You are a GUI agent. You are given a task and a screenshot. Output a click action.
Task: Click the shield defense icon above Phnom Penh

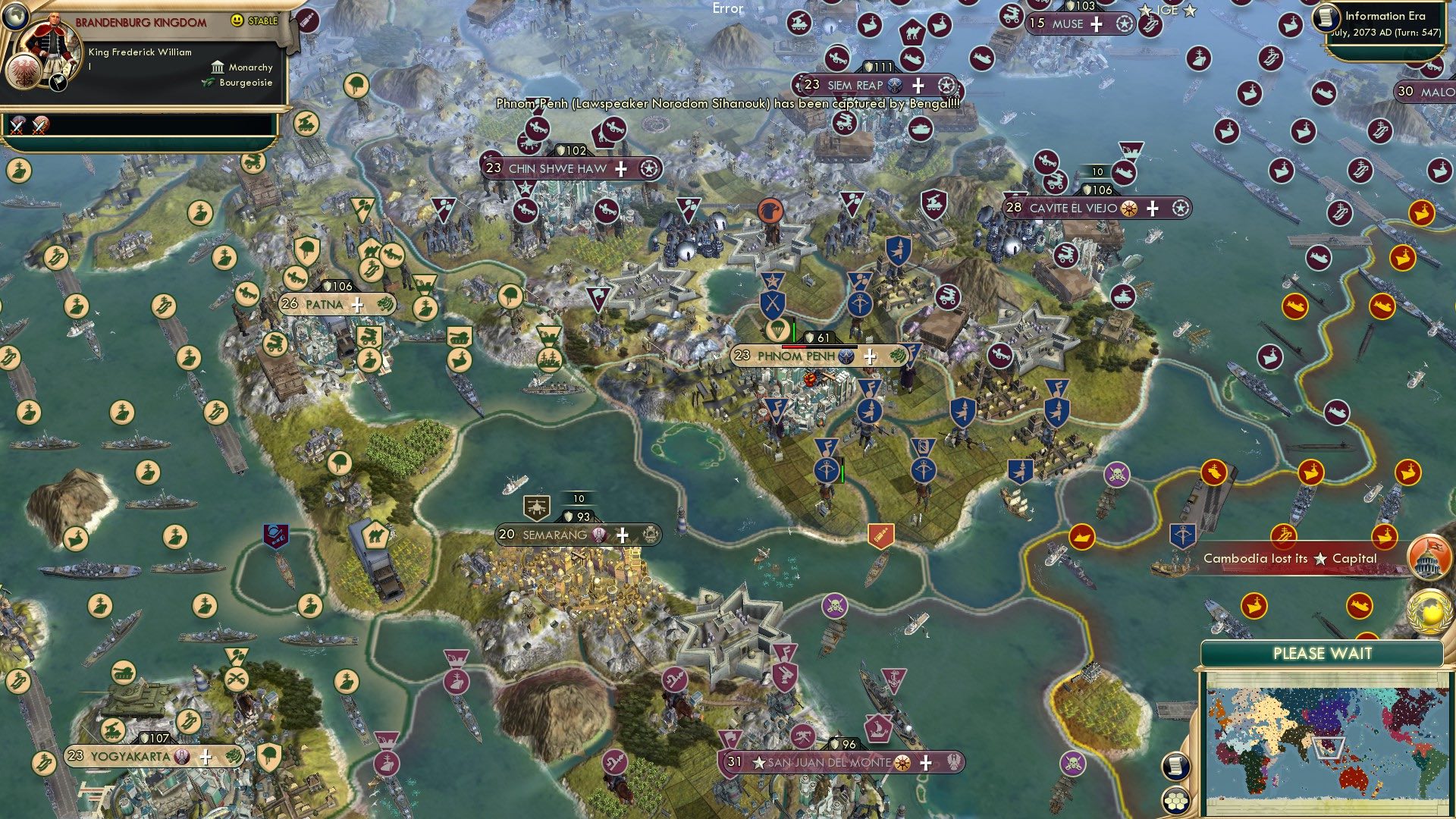[x=809, y=338]
